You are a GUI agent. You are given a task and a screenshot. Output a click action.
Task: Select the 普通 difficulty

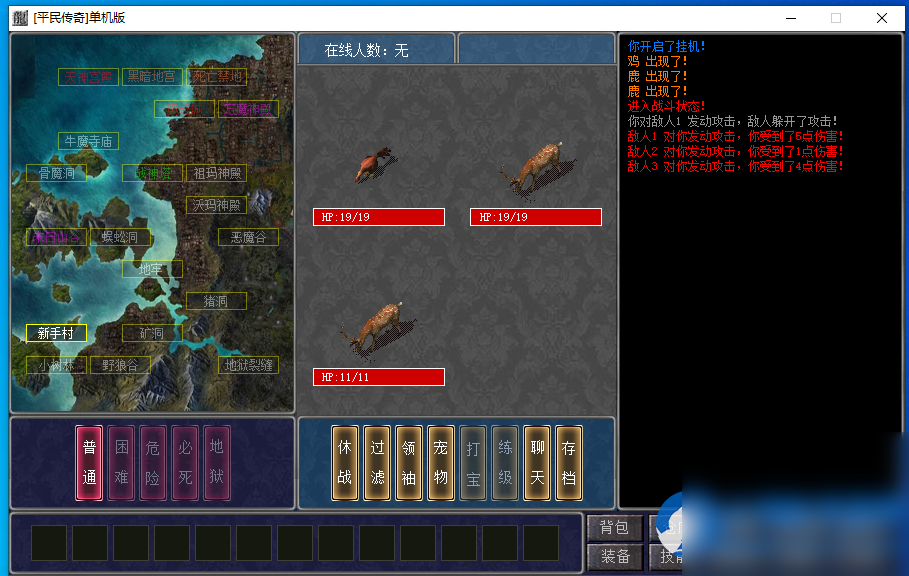pos(89,462)
